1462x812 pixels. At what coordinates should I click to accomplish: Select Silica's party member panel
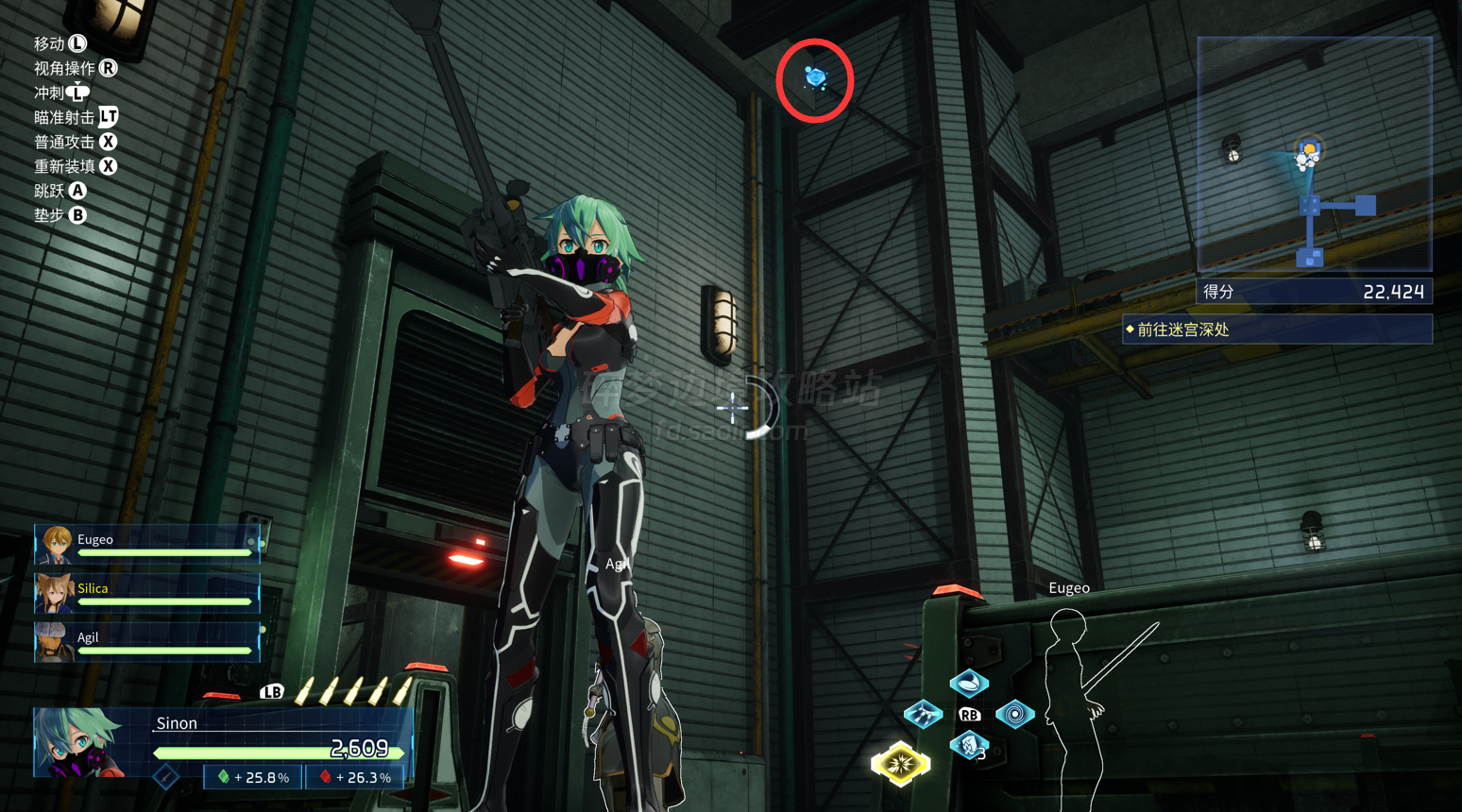click(x=147, y=593)
